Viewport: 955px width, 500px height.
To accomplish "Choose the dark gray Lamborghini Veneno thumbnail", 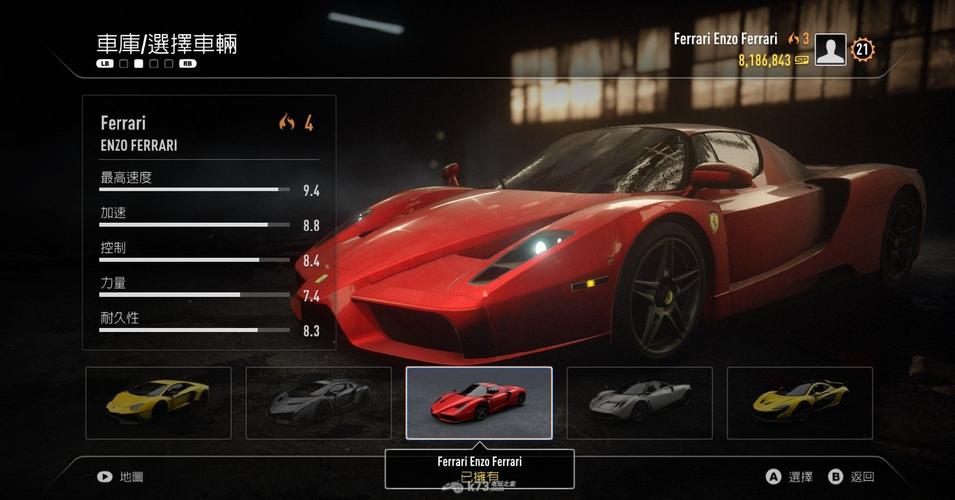I will pos(318,403).
